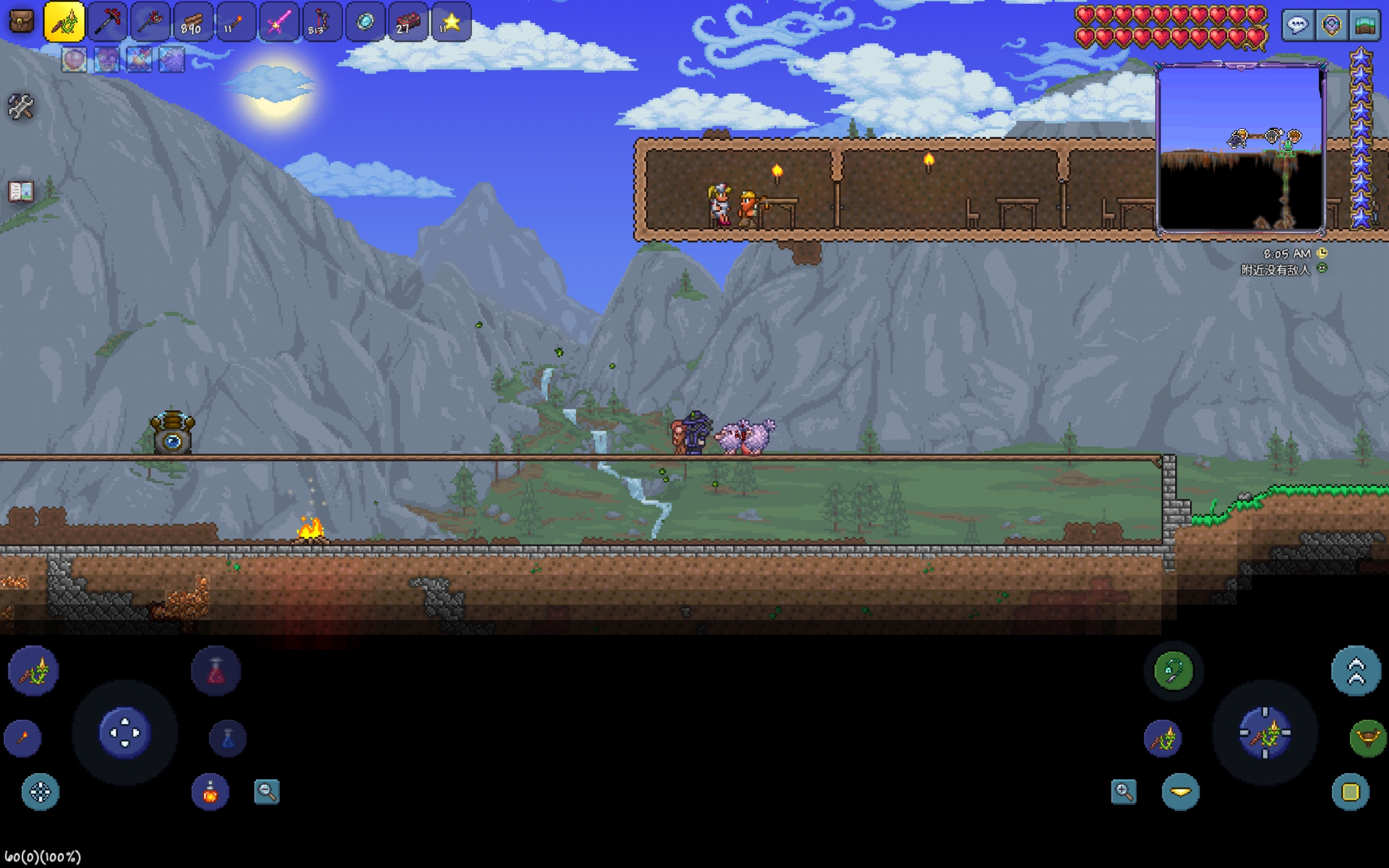This screenshot has height=868, width=1389.
Task: Use the orange buff potion quick button
Action: (210, 792)
